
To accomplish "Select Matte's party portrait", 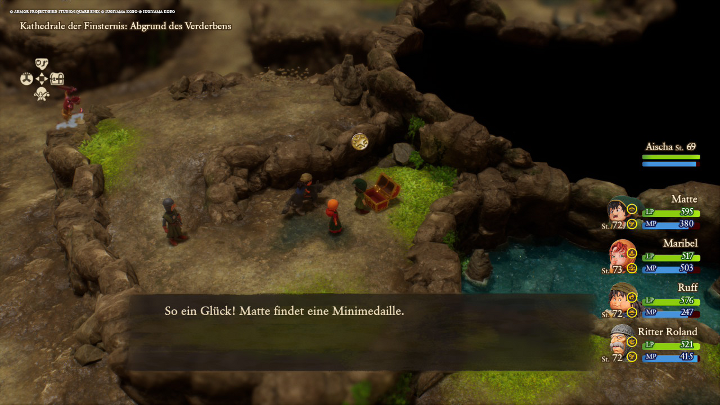I will tap(619, 213).
